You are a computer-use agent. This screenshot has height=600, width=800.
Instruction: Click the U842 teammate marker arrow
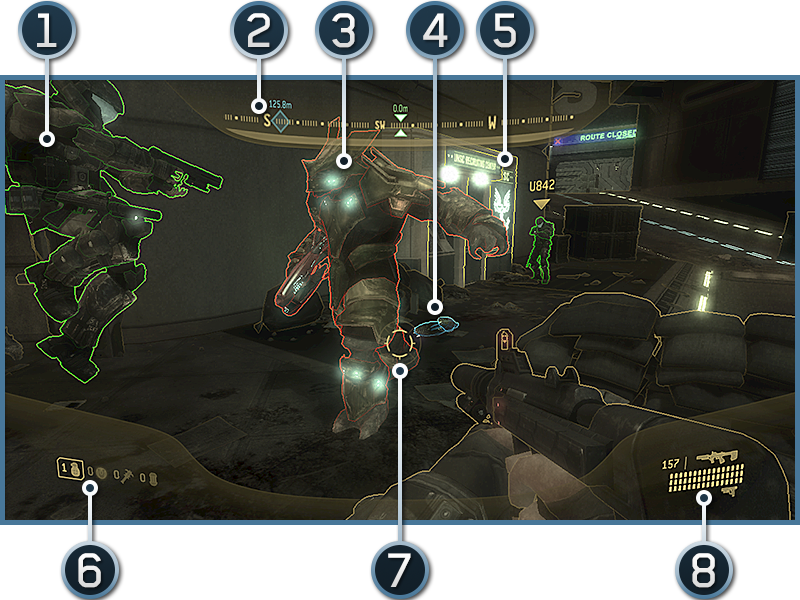541,203
